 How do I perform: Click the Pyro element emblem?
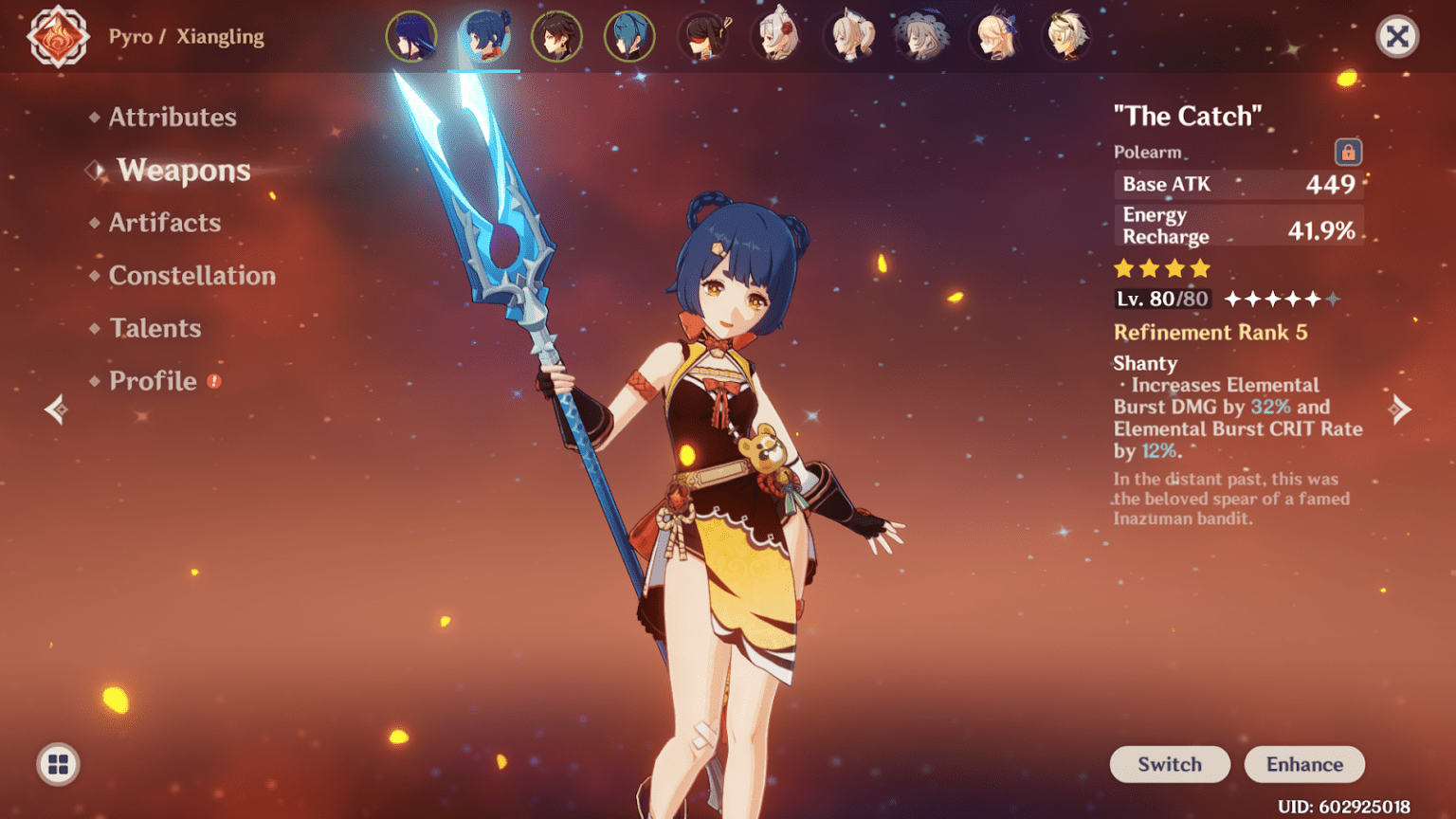[x=58, y=37]
